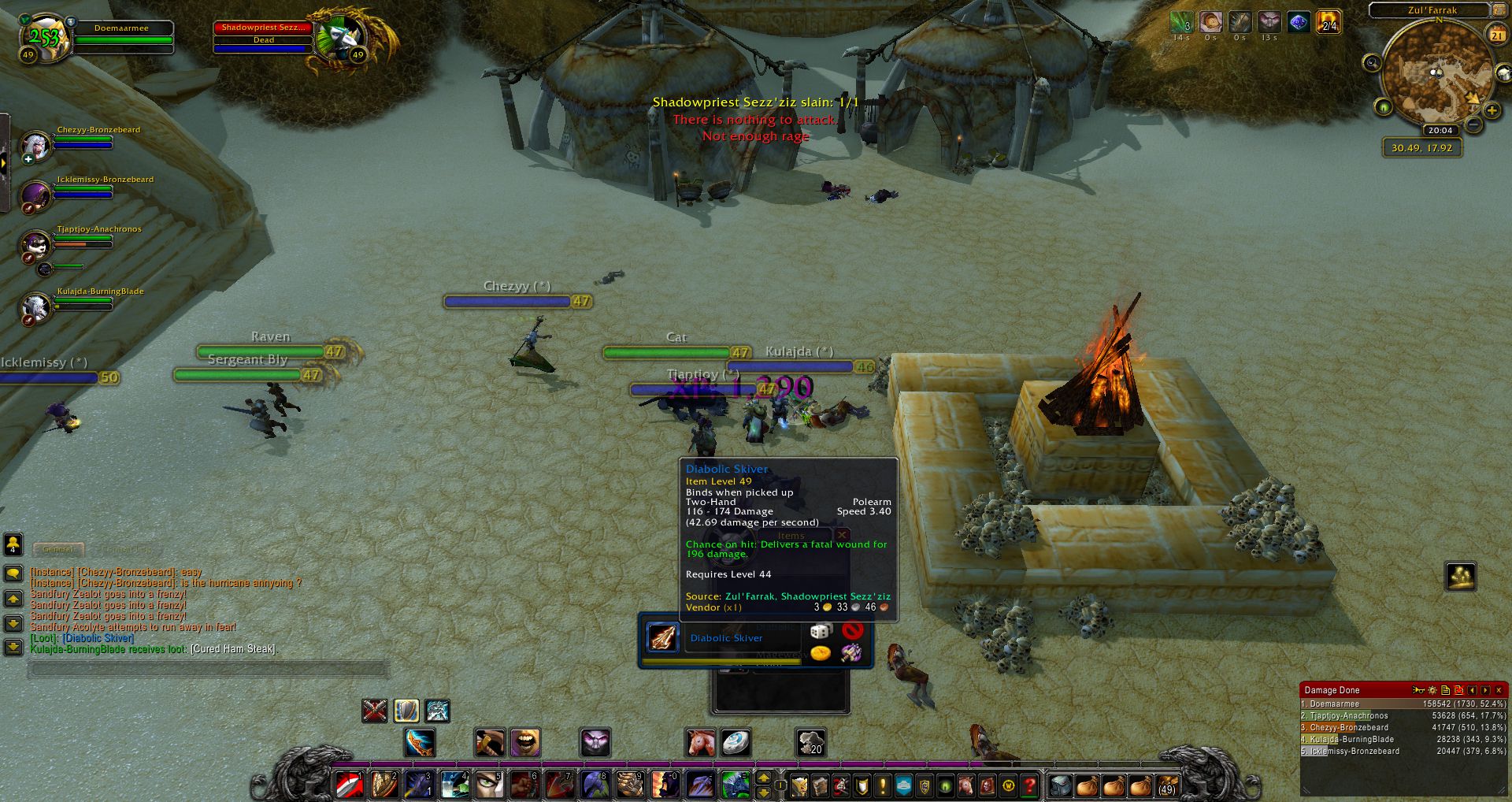Click the Zul'Farrak minimap
This screenshot has height=802, width=1512.
pyautogui.click(x=1433, y=75)
